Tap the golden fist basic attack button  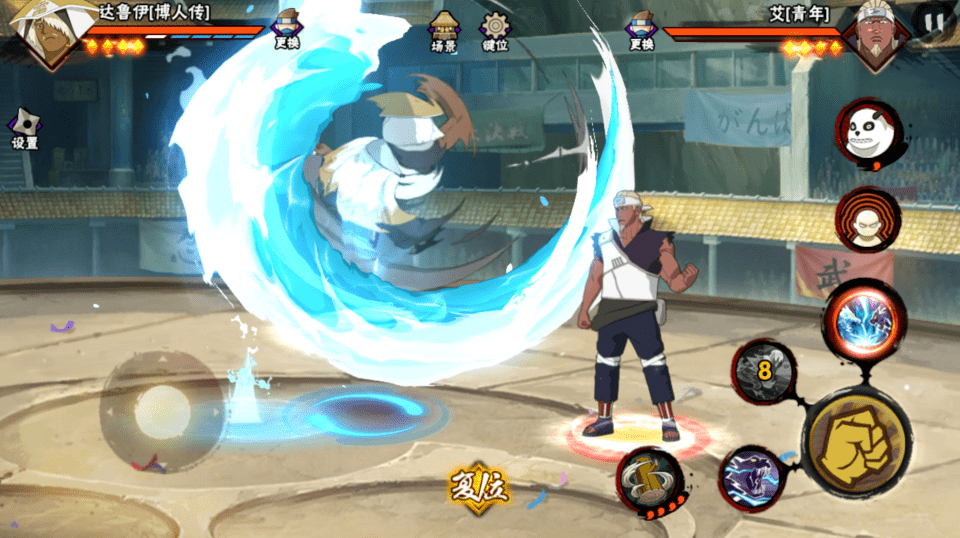pyautogui.click(x=857, y=441)
